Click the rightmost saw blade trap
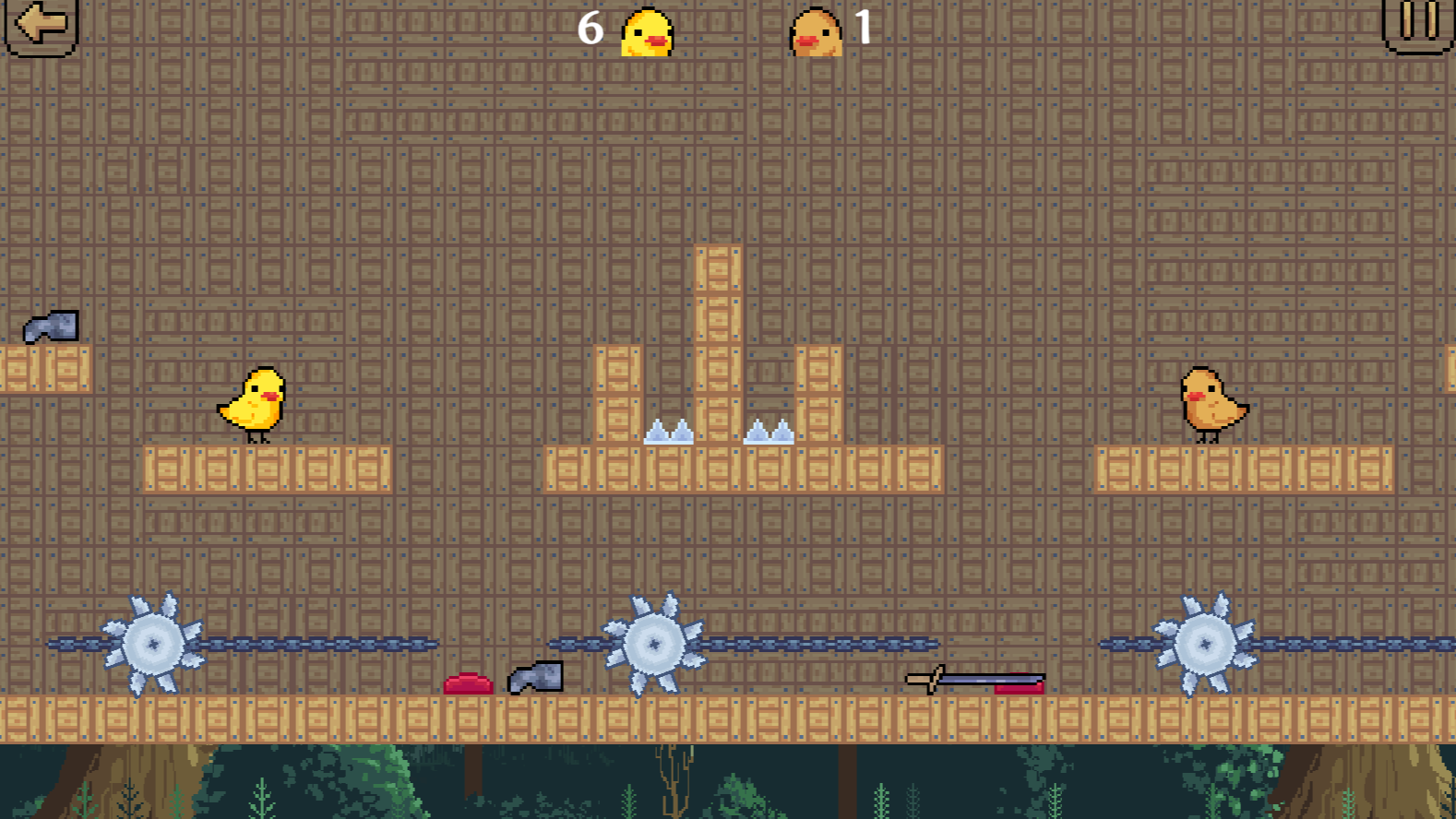 point(1204,644)
